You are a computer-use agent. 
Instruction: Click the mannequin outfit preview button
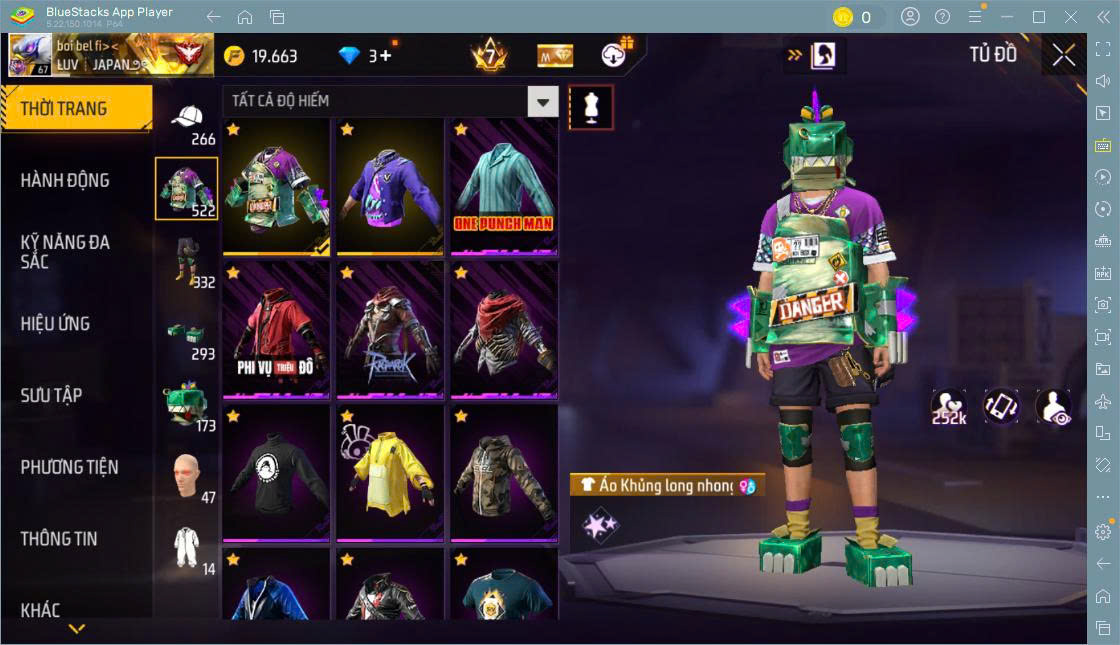tap(591, 107)
